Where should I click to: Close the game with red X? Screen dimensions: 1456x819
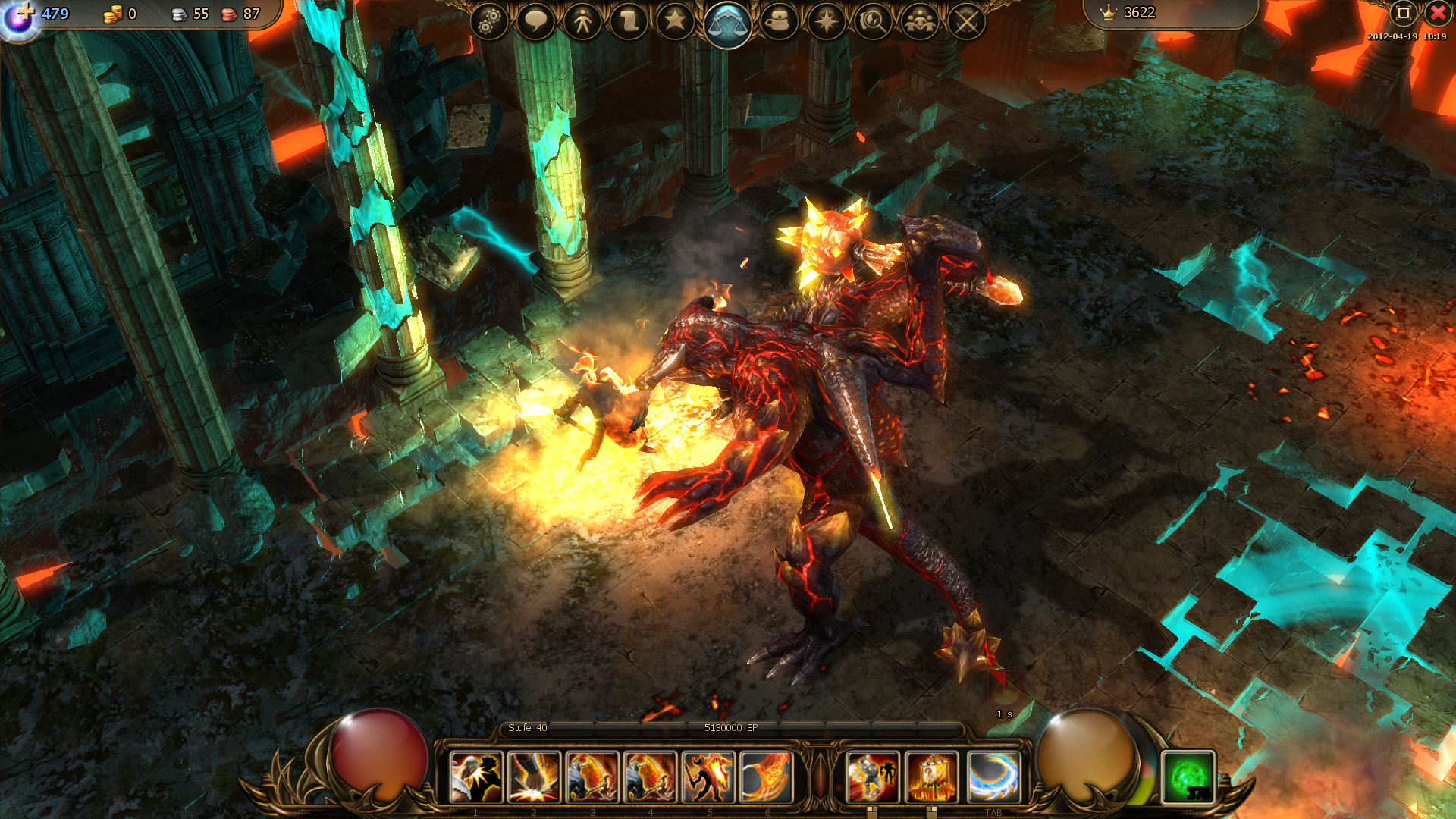[1437, 13]
